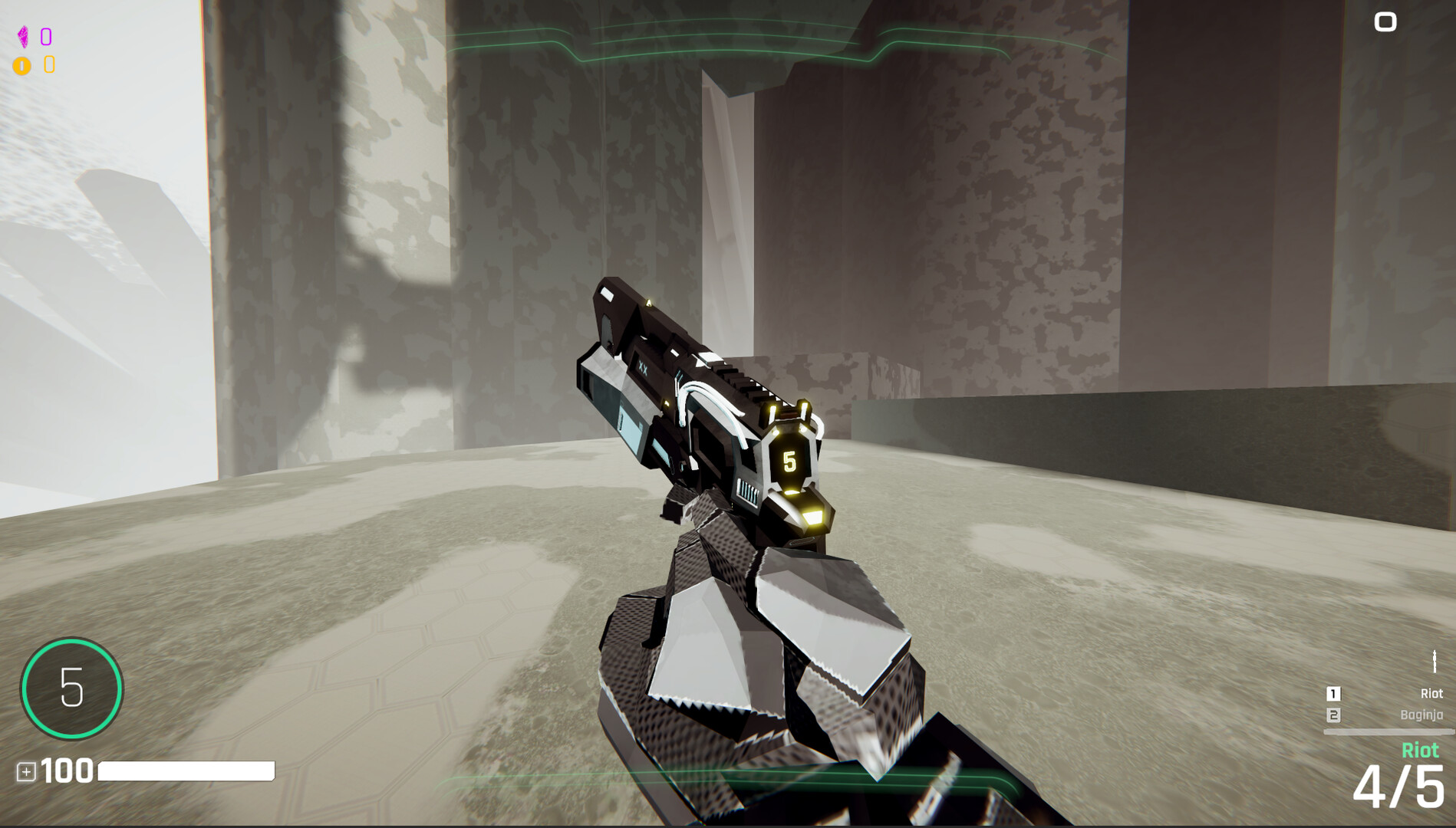1456x828 pixels.
Task: Click the magenta crystal currency icon
Action: coord(25,34)
